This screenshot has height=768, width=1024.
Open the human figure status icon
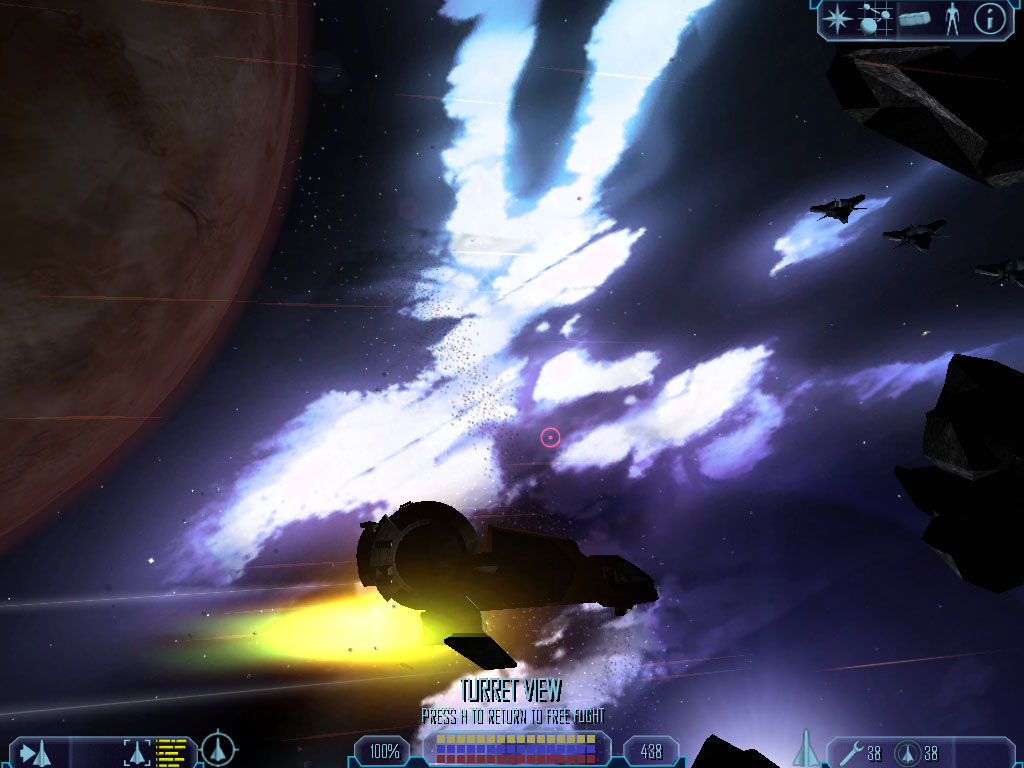(x=952, y=18)
